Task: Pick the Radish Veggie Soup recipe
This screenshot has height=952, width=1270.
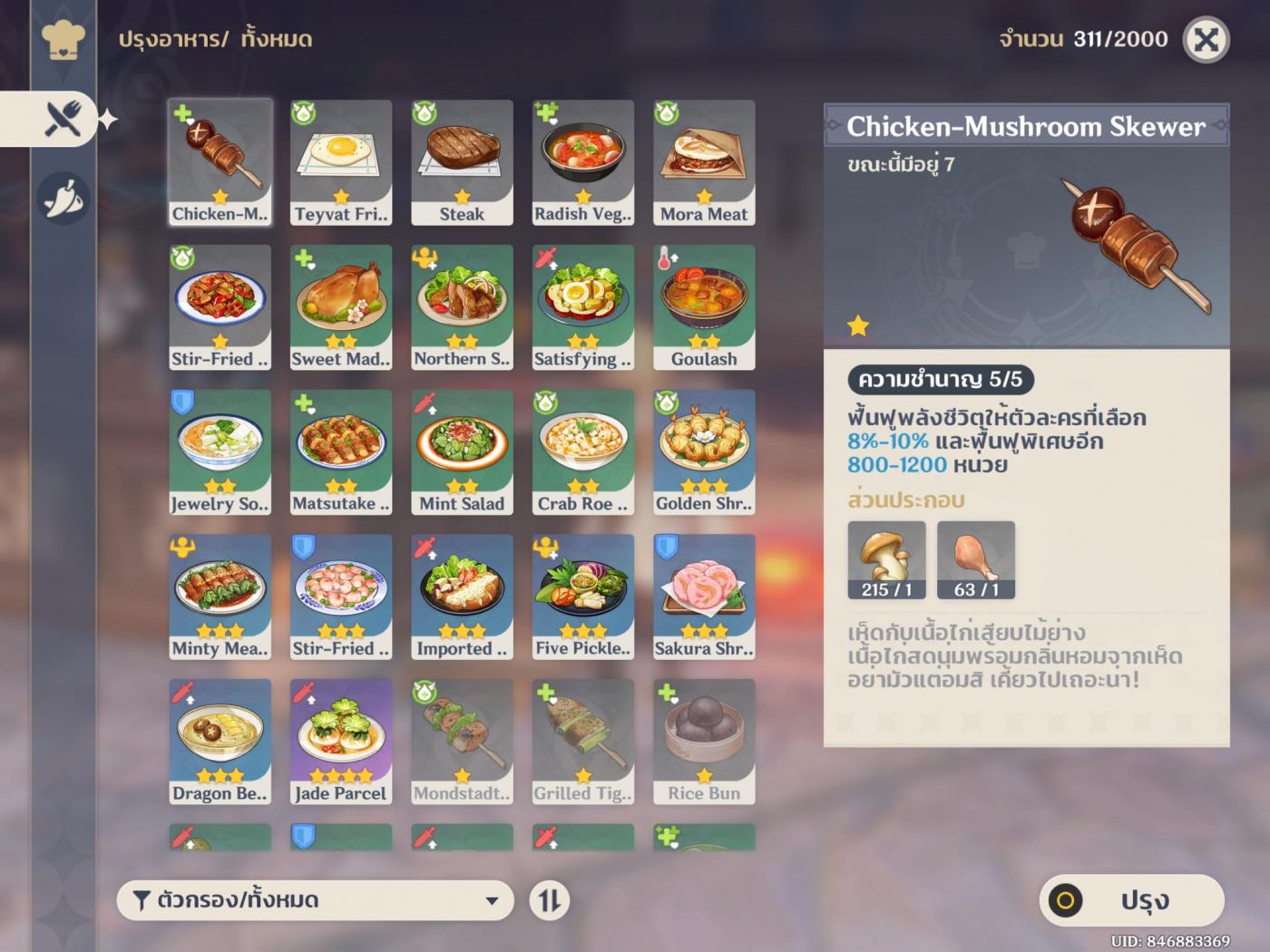Action: (x=582, y=162)
